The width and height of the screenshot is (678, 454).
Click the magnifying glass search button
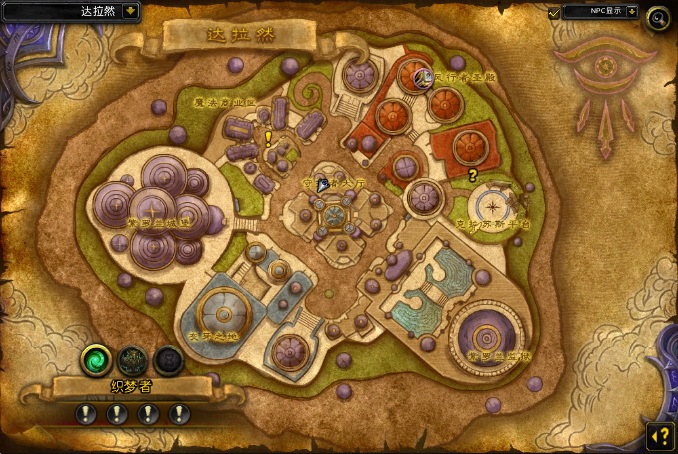[x=657, y=16]
